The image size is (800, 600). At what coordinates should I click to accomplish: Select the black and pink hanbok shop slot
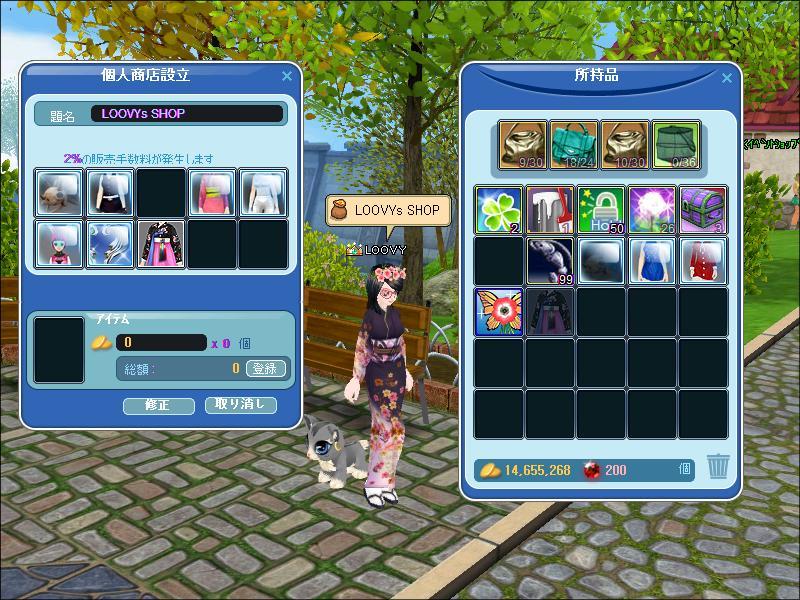point(162,244)
